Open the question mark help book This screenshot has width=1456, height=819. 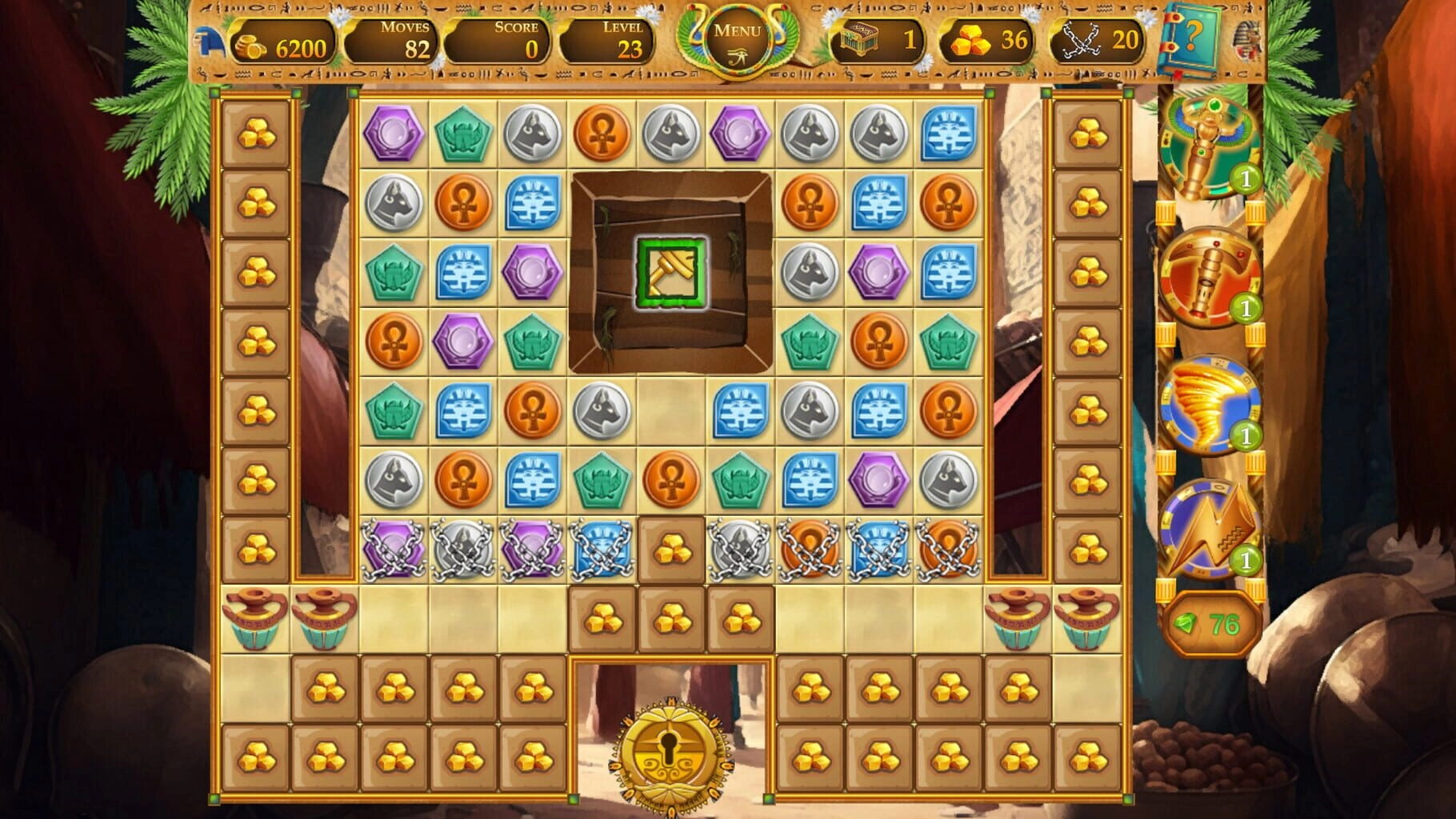(x=1192, y=38)
